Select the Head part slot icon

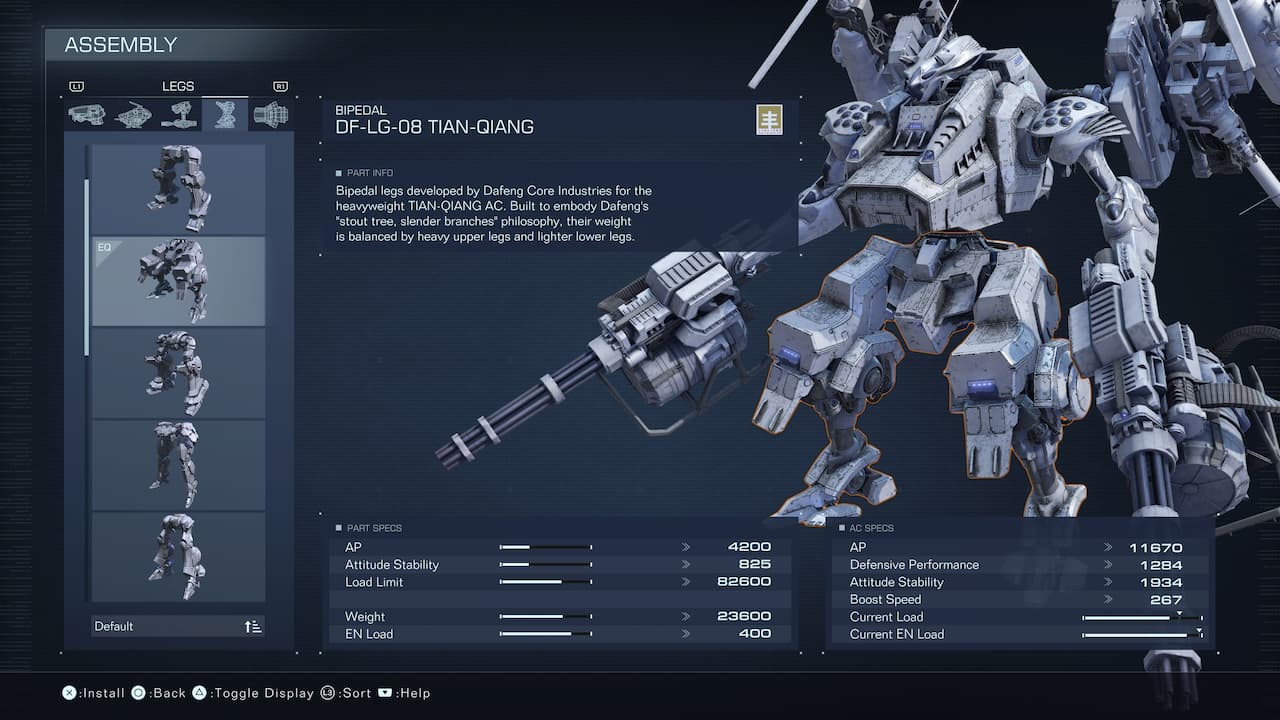click(x=85, y=113)
